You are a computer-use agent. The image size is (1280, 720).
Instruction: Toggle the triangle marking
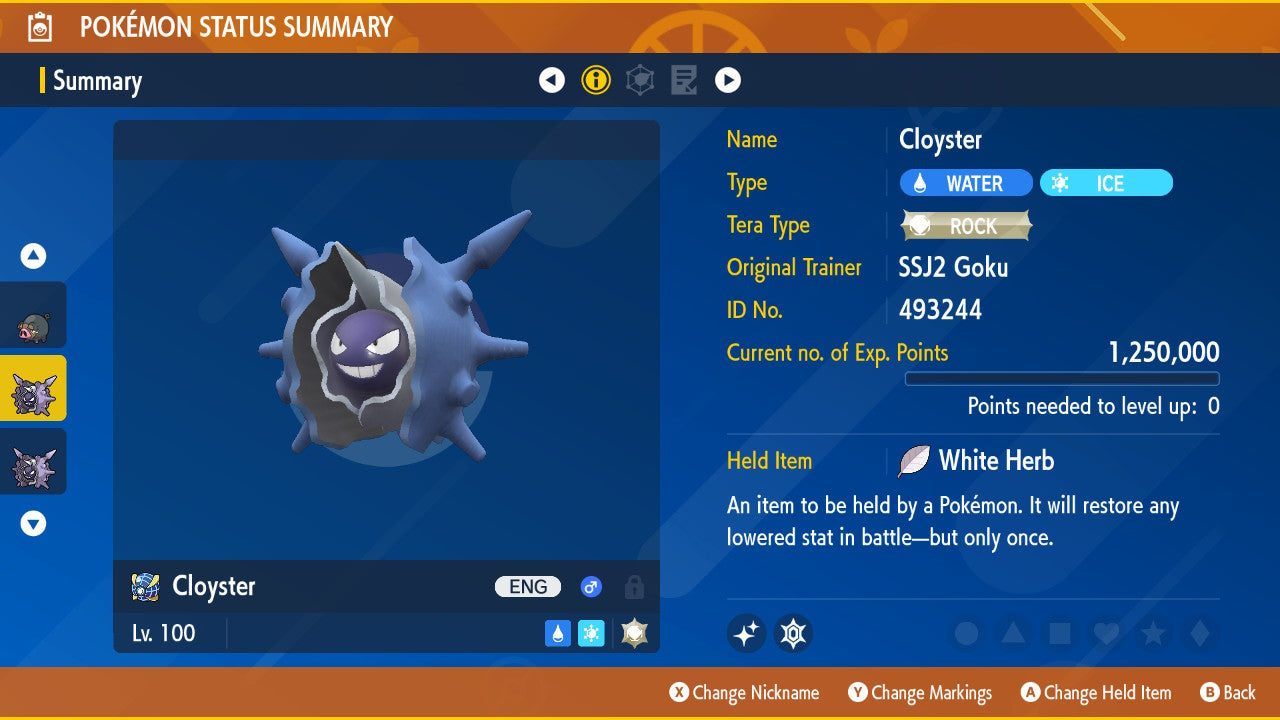(1013, 633)
